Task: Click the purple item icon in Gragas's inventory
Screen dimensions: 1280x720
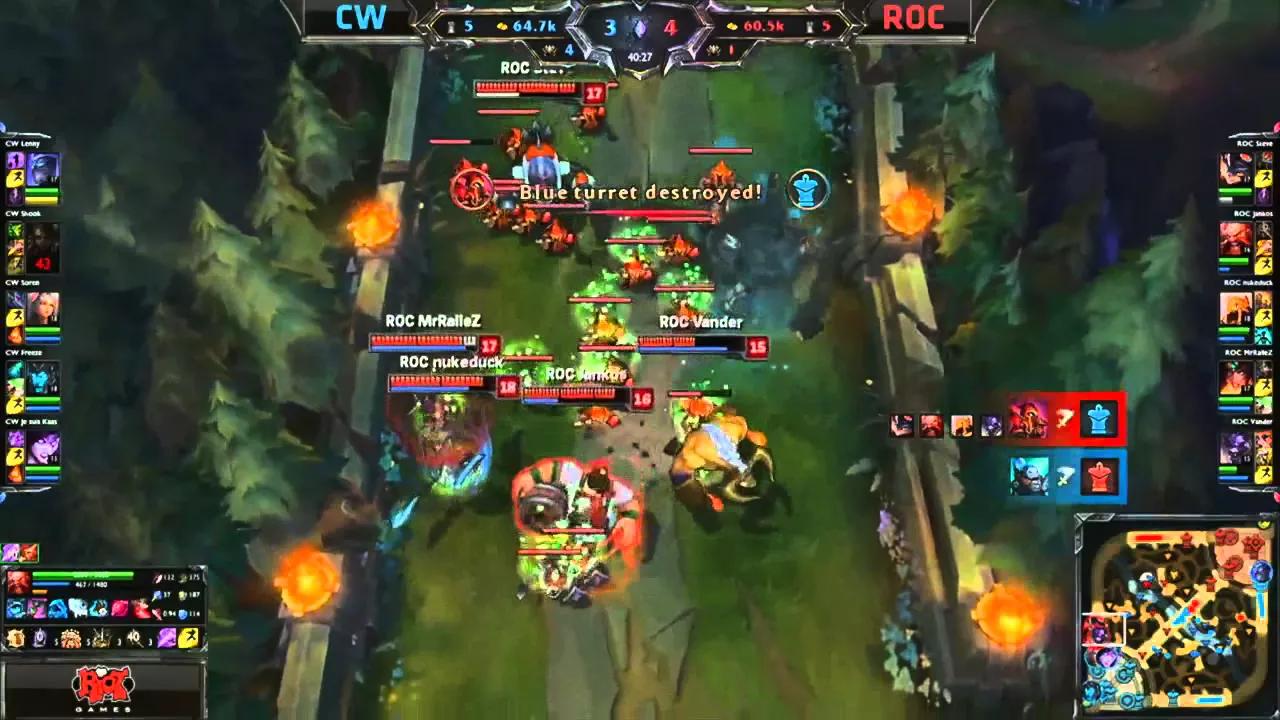Action: [167, 638]
